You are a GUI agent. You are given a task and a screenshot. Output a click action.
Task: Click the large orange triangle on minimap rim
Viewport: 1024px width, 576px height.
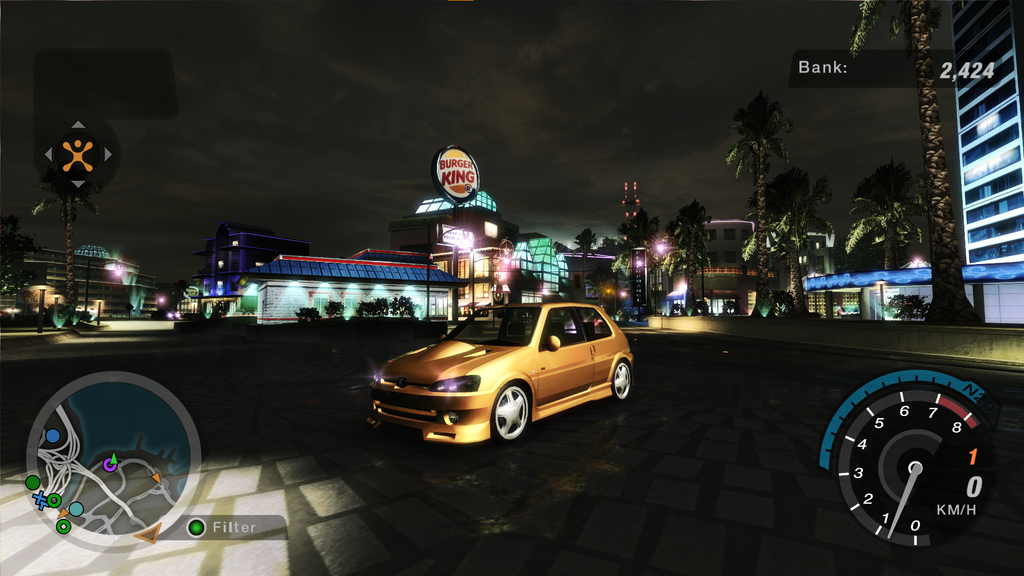(148, 534)
